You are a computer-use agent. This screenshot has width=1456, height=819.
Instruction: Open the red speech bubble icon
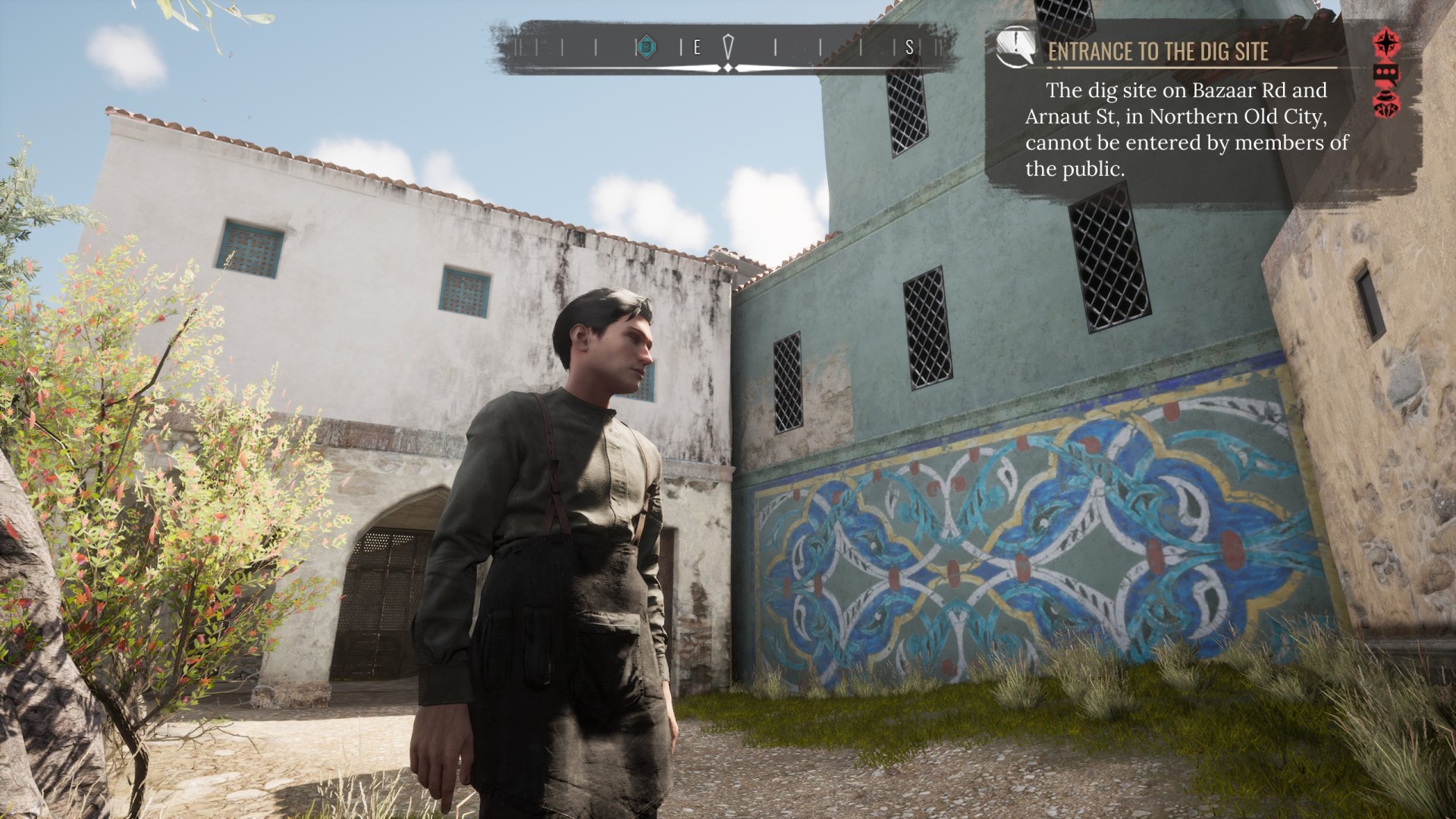(1386, 74)
